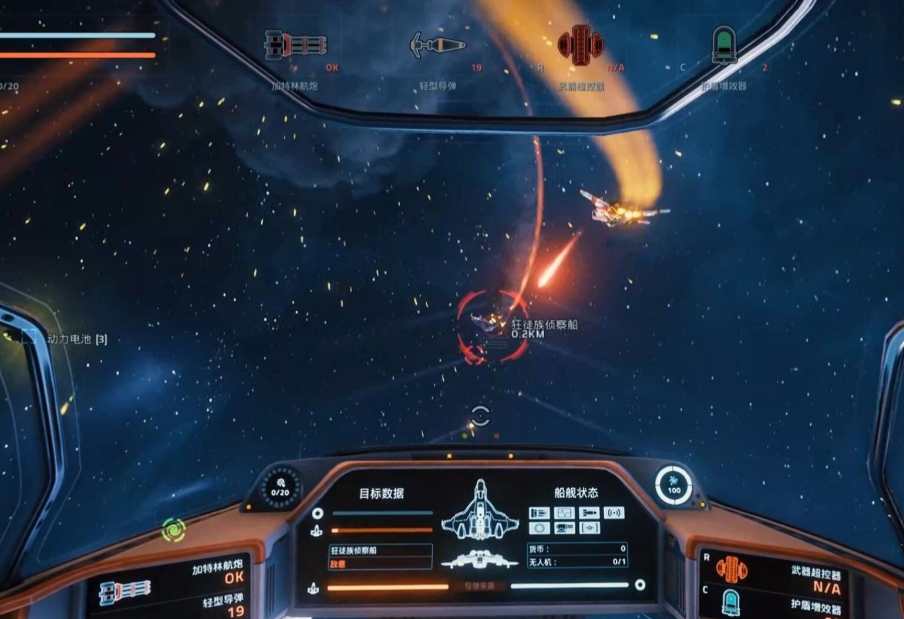Choose the light missile weapon icon

pyautogui.click(x=438, y=45)
